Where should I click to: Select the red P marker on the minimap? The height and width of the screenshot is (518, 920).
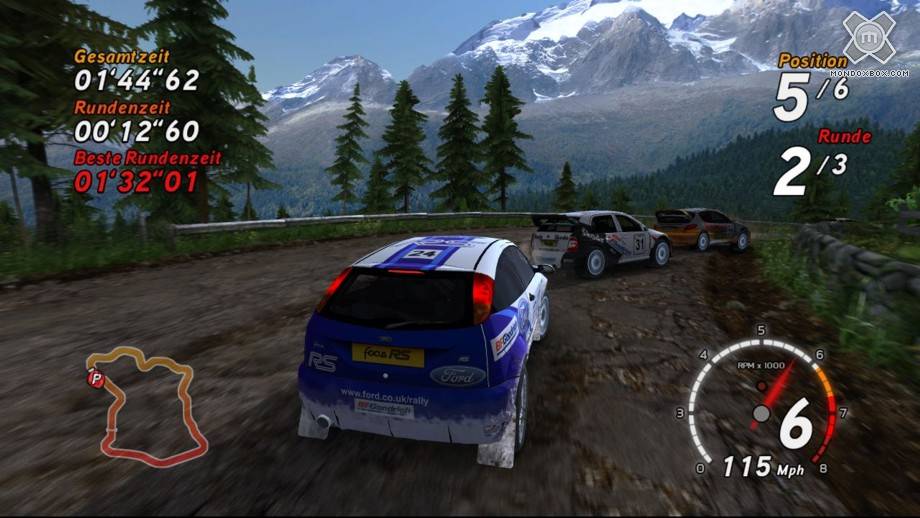pyautogui.click(x=97, y=378)
